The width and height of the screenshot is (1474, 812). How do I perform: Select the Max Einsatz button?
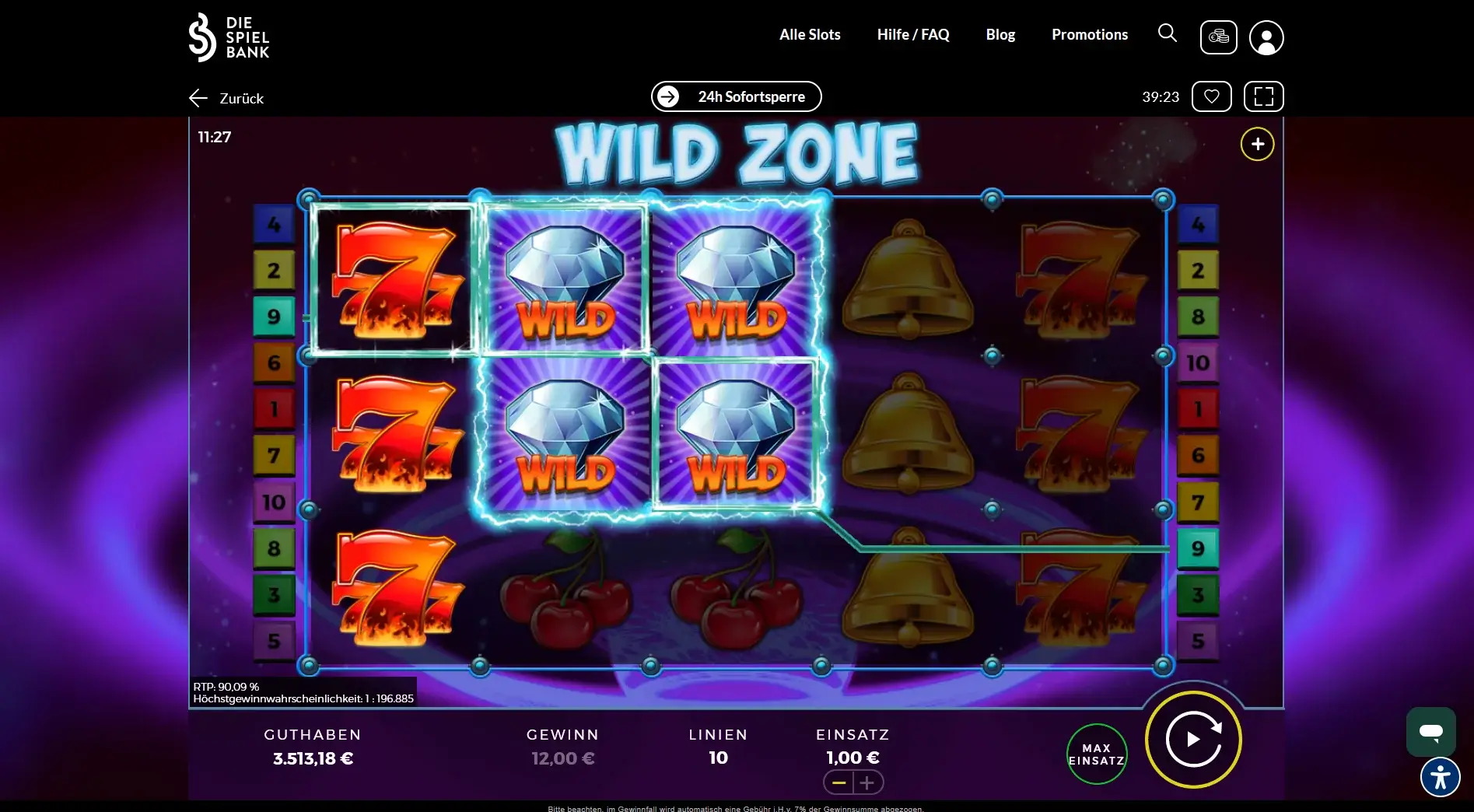[1096, 753]
